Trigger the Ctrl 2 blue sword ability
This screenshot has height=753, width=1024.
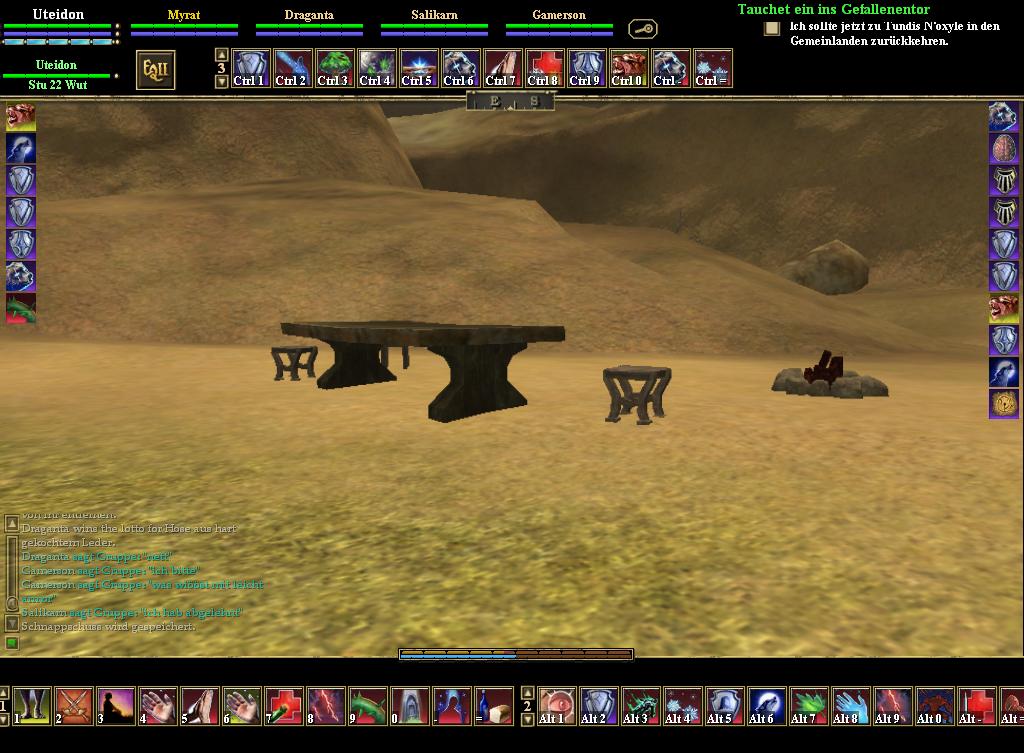(x=291, y=69)
